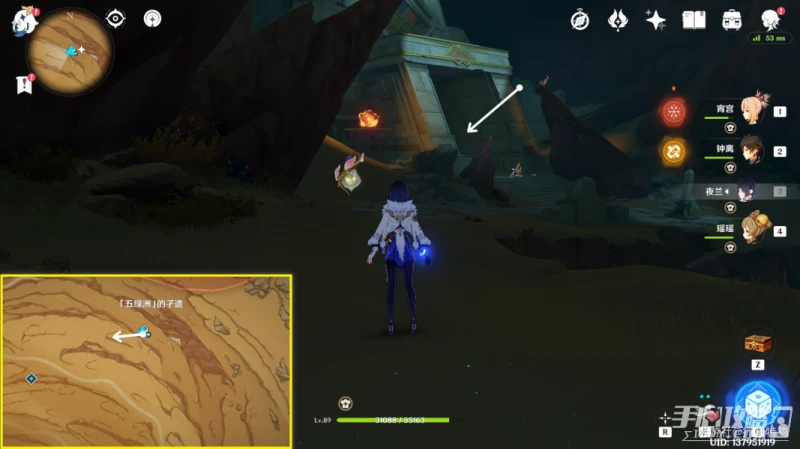Image resolution: width=800 pixels, height=449 pixels.
Task: Open the circular minimap
Action: pyautogui.click(x=71, y=50)
